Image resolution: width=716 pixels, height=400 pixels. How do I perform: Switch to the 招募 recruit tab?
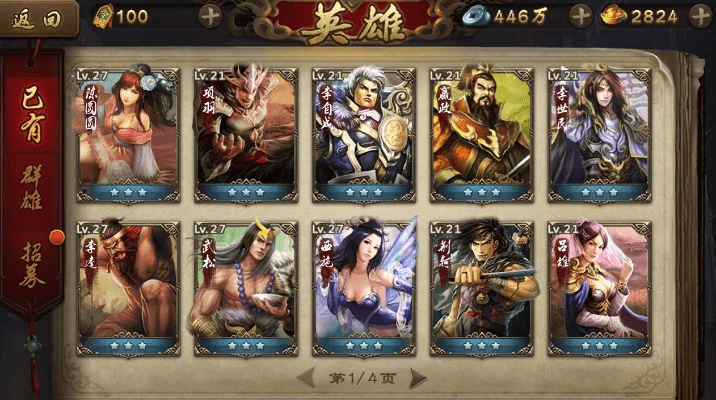pos(32,260)
